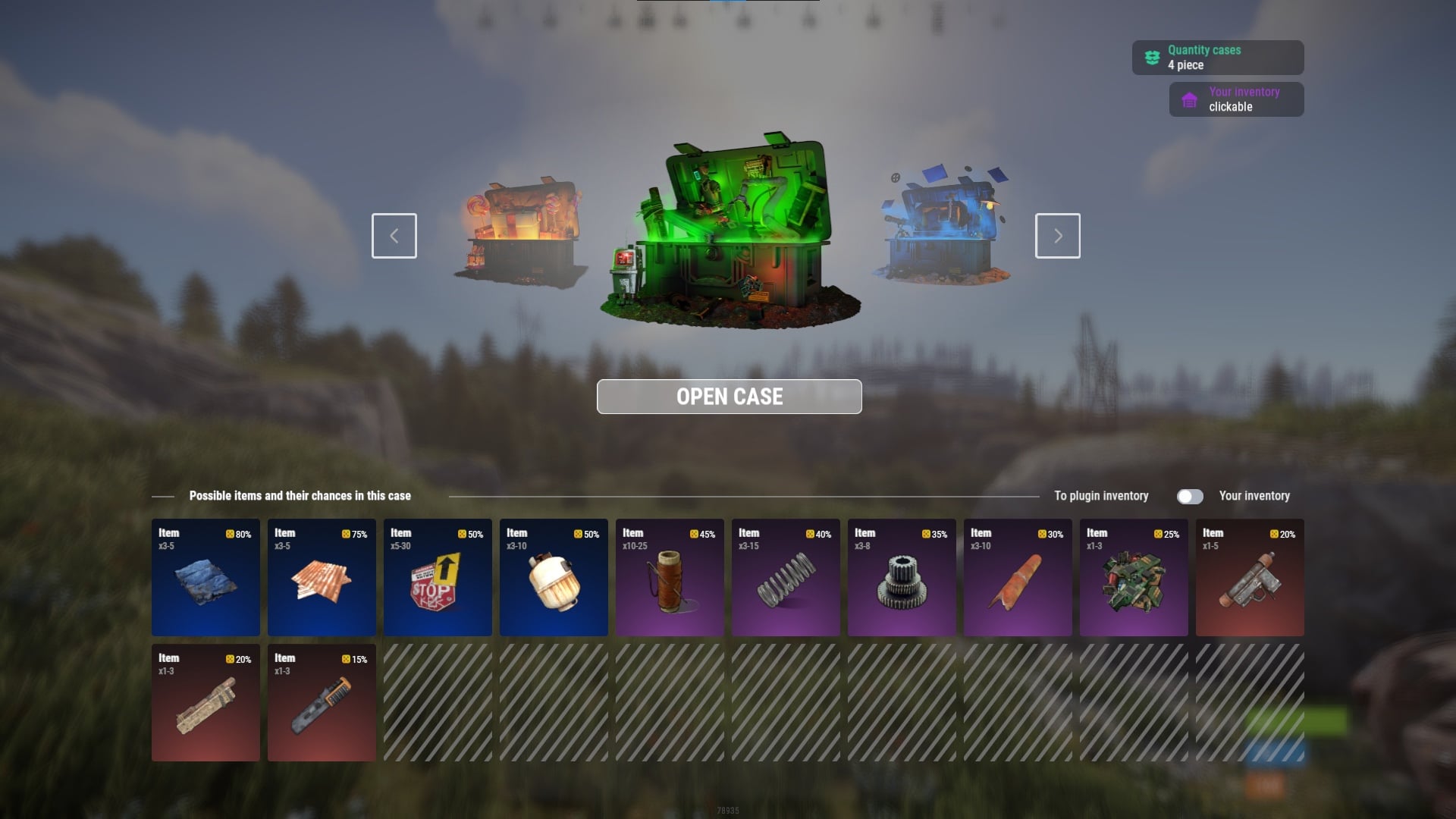Image resolution: width=1456 pixels, height=819 pixels.
Task: Select the orange metal pipe item
Action: 1018,577
